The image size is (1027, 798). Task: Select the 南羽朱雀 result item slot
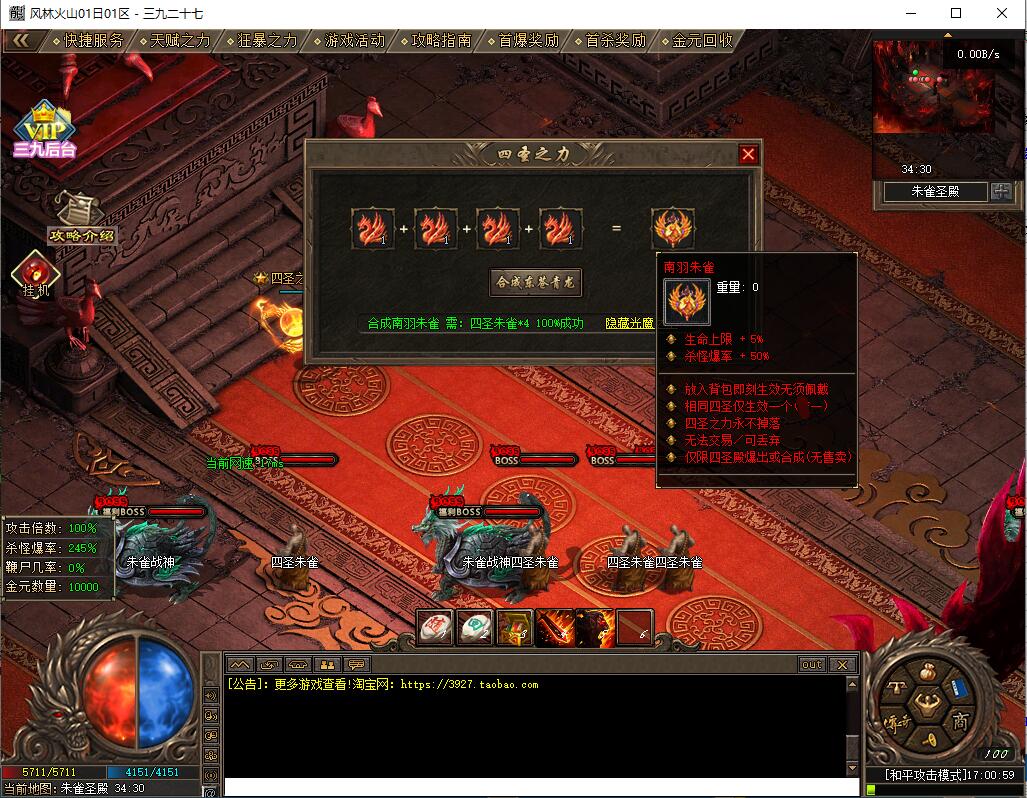(x=672, y=228)
